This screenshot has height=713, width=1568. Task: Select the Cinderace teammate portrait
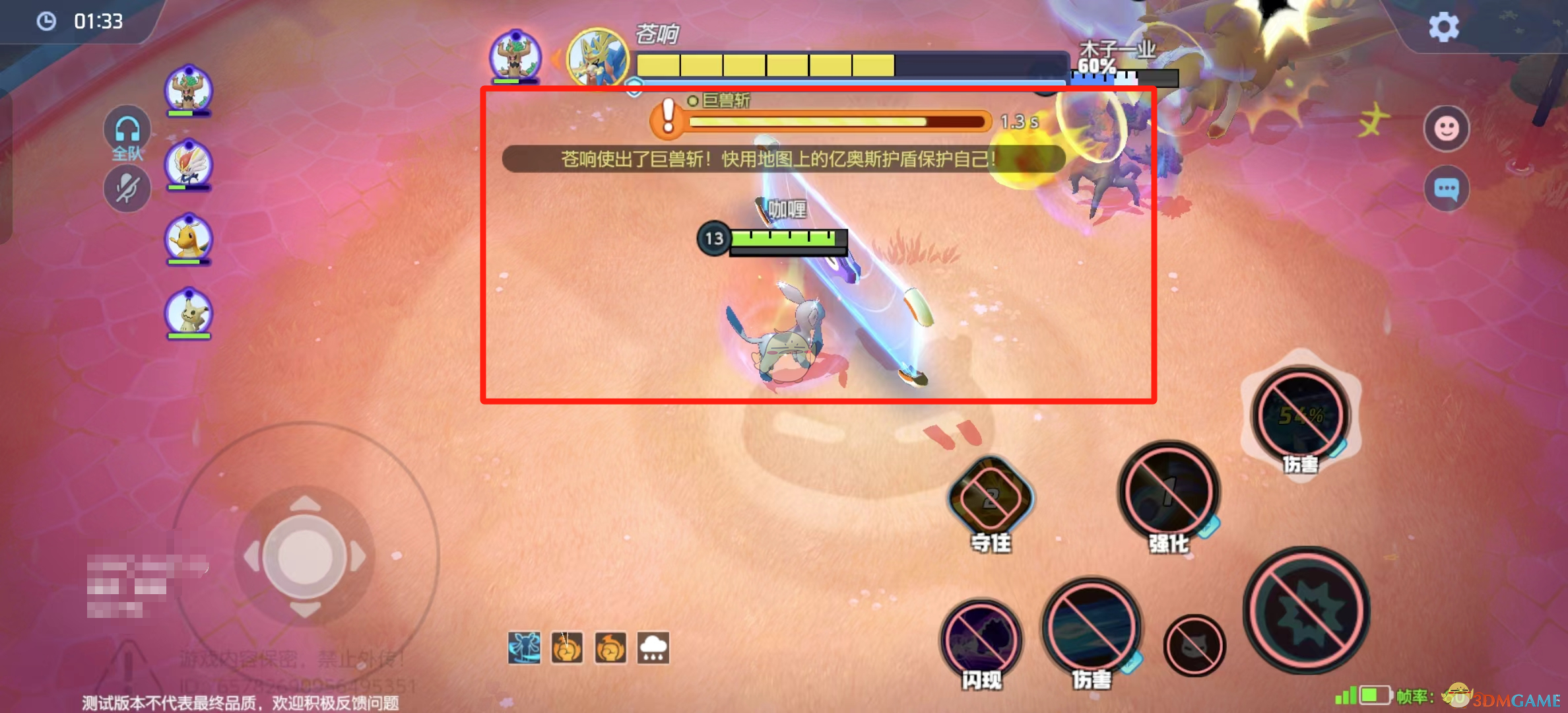189,164
